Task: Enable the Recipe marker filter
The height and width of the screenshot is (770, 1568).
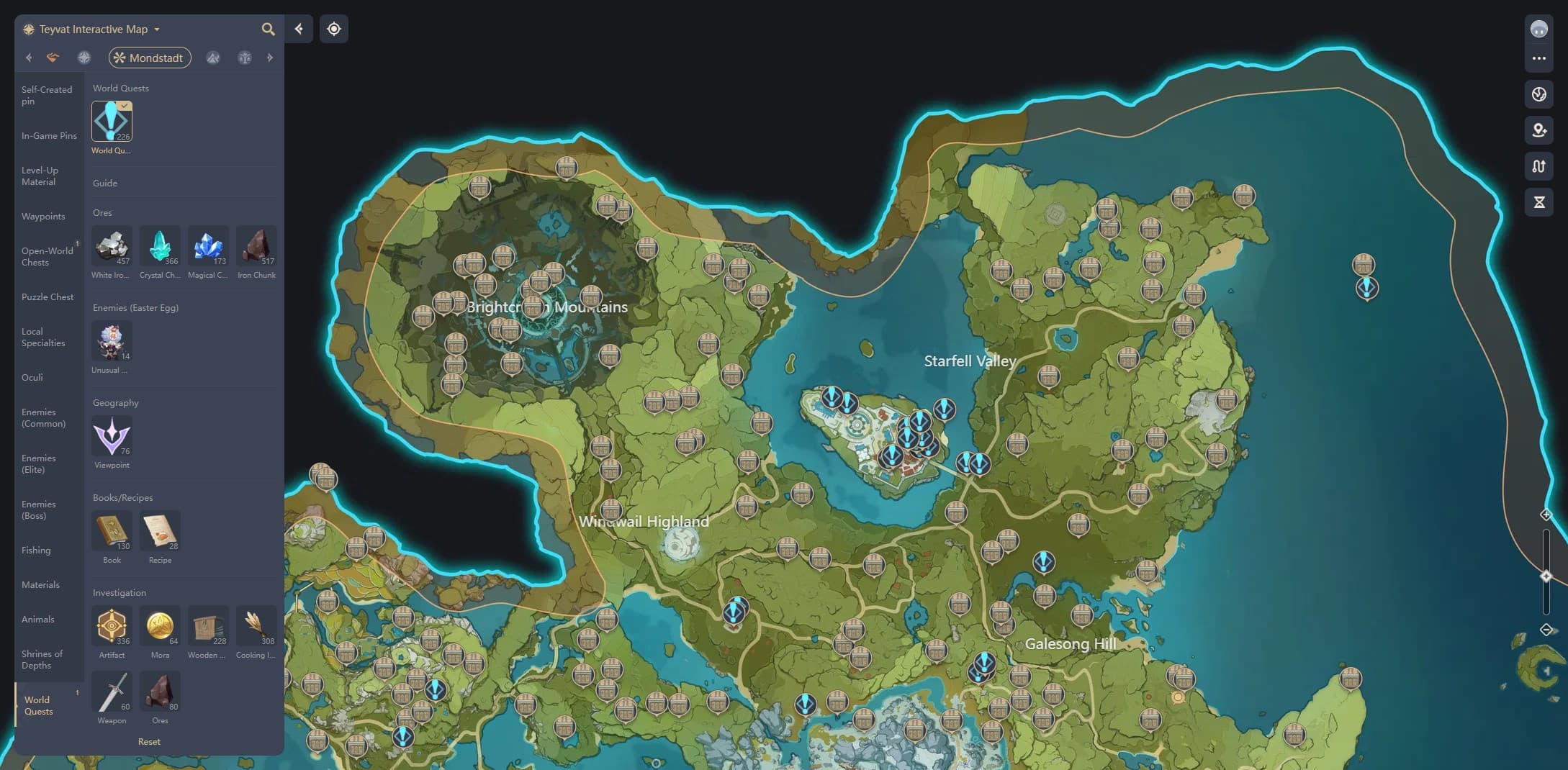Action: (x=160, y=531)
